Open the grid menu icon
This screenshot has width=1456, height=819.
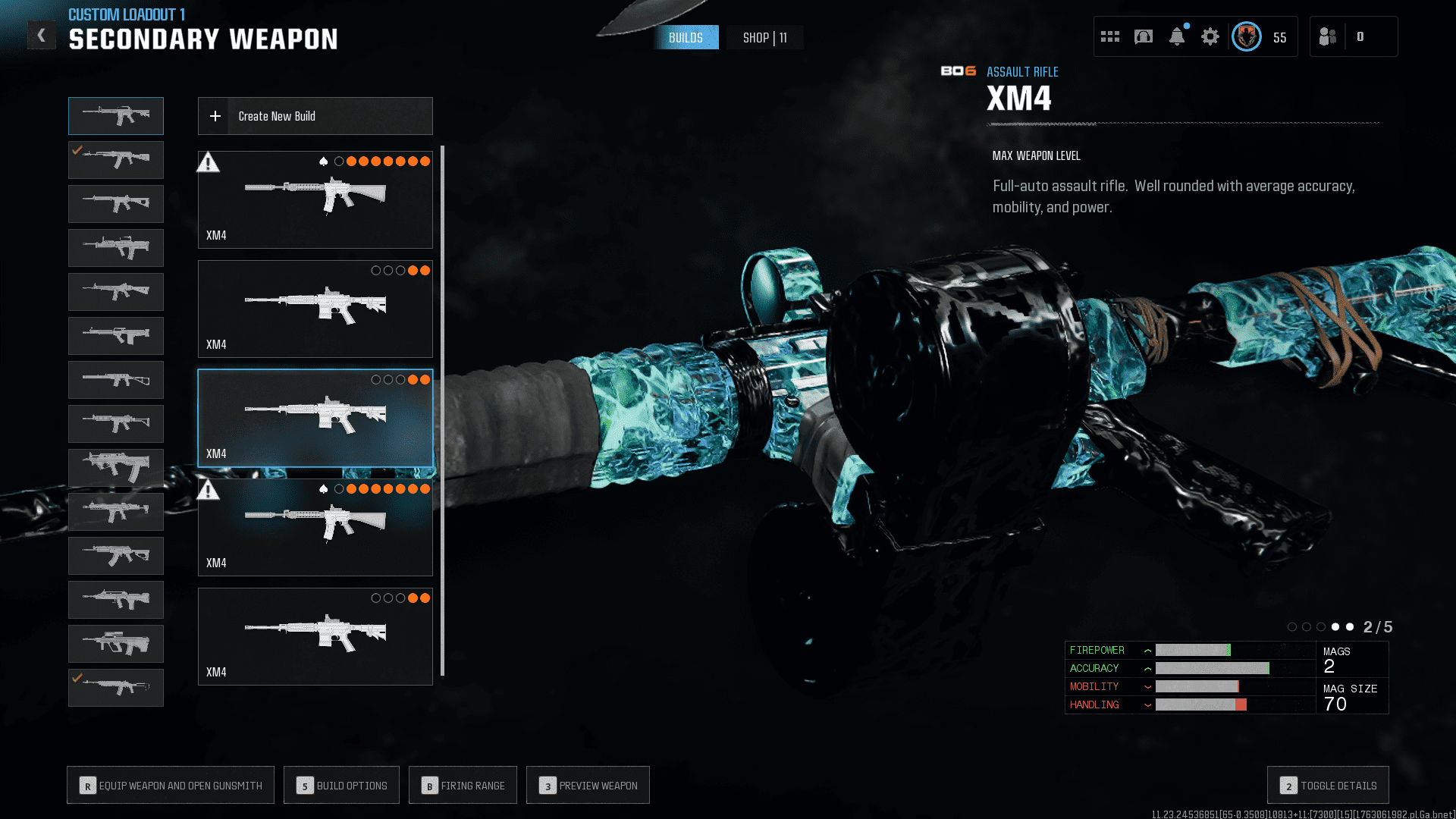point(1110,36)
